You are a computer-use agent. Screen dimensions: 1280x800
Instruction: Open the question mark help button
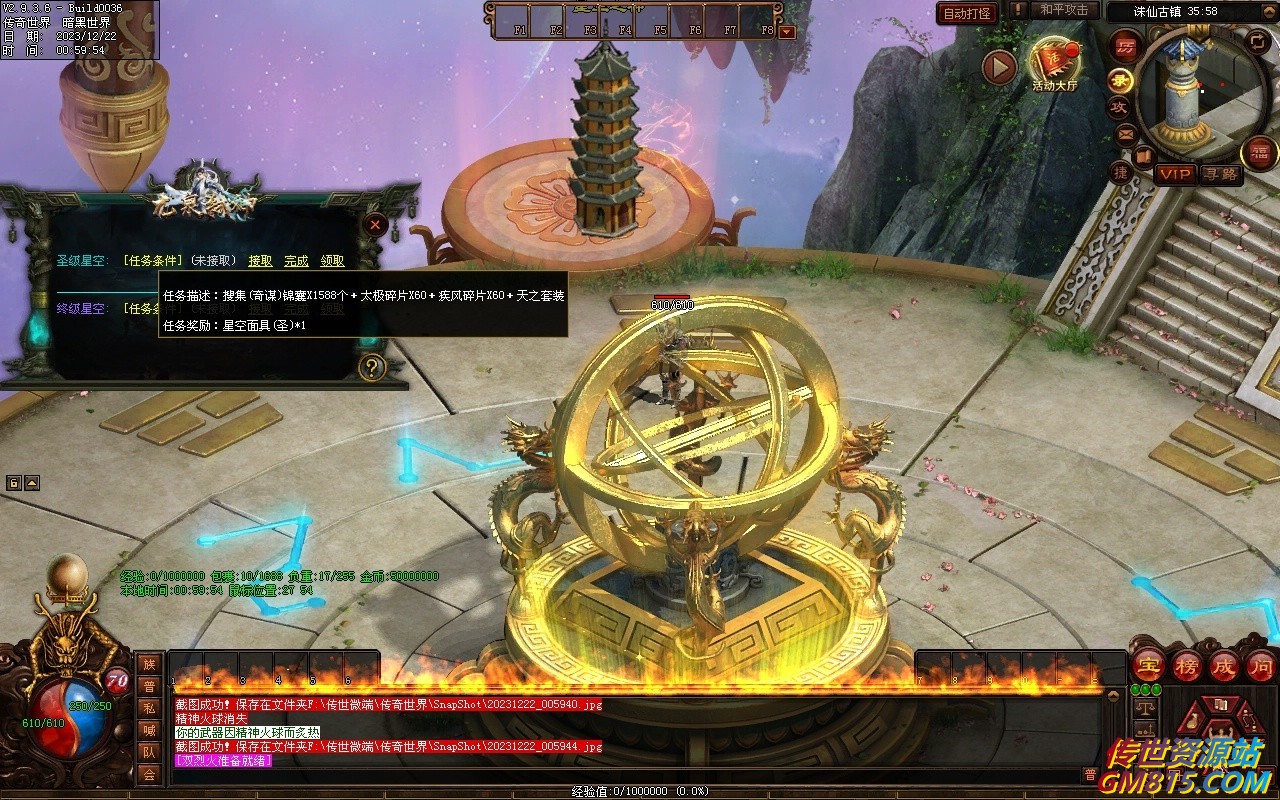pyautogui.click(x=372, y=367)
